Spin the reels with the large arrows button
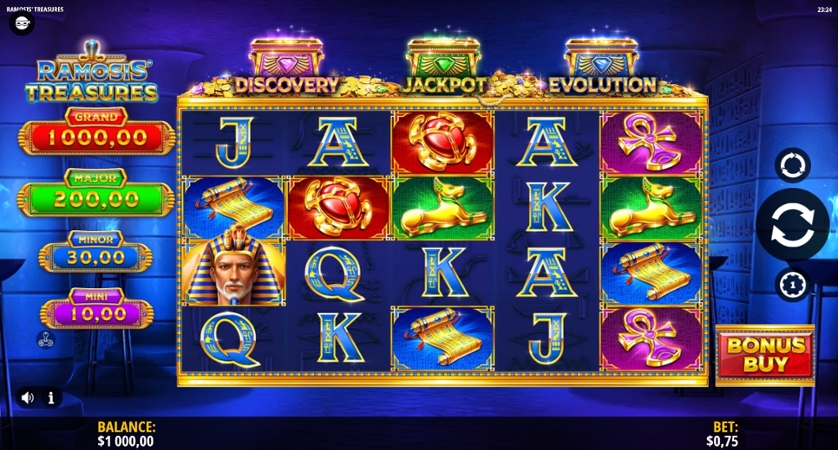The image size is (838, 450). (x=792, y=225)
